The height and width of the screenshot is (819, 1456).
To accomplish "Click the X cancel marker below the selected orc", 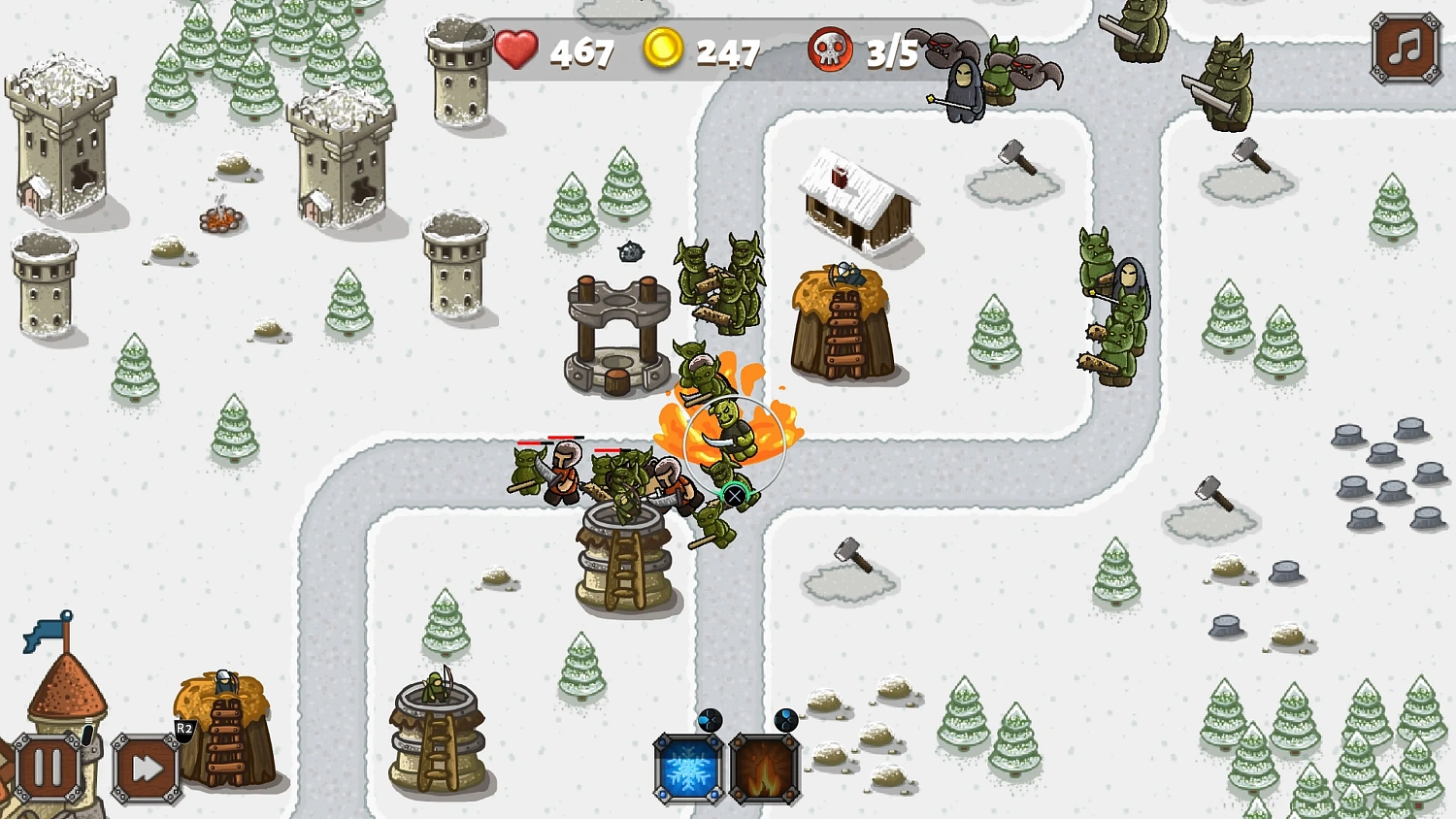I will point(736,495).
